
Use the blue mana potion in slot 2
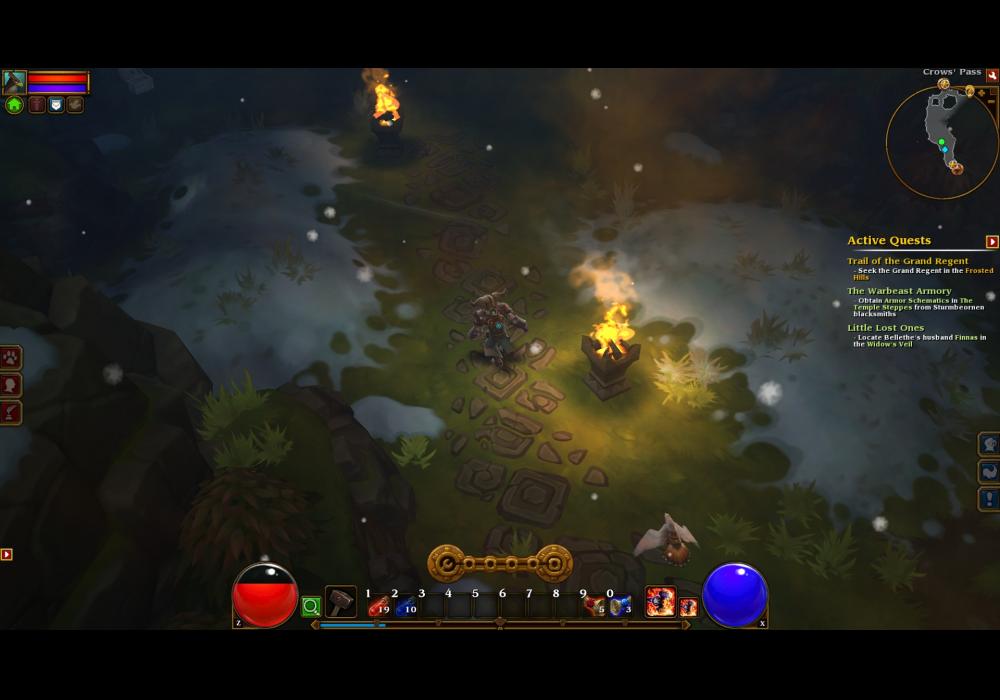[405, 606]
